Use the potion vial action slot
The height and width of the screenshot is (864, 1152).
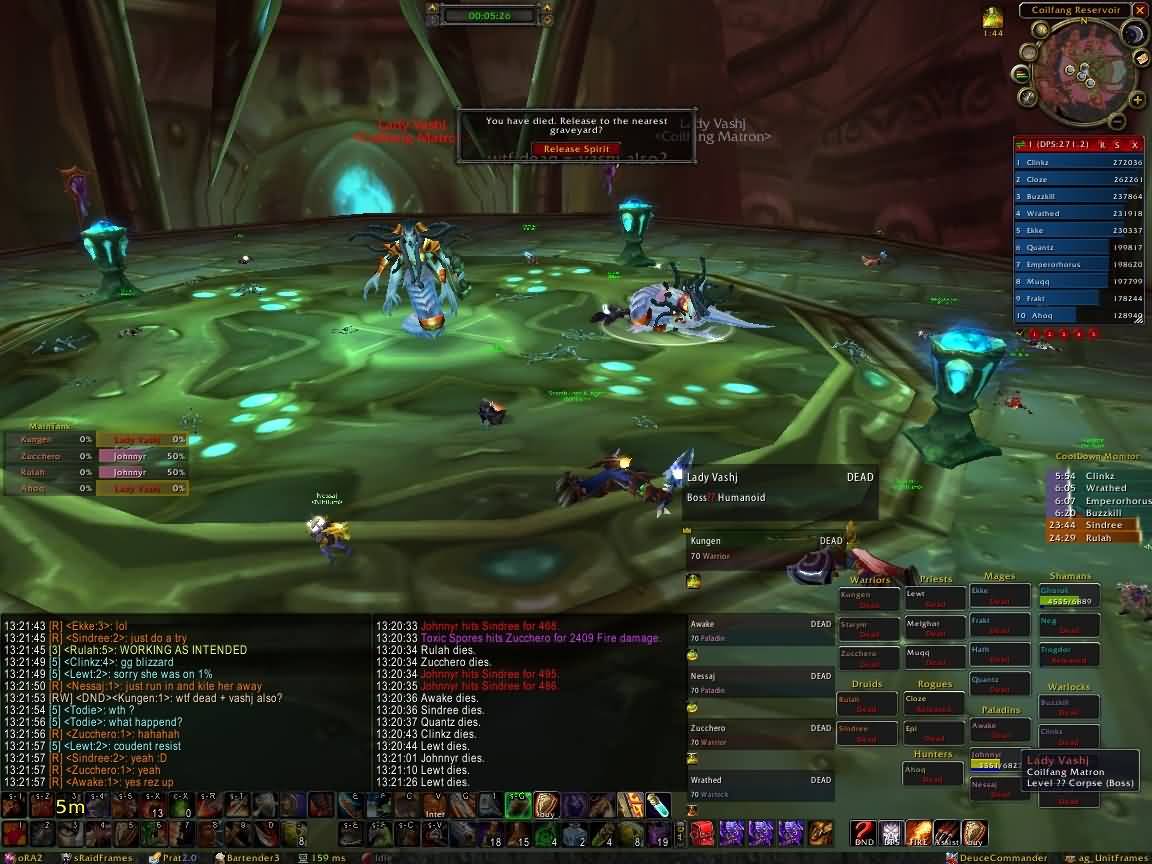click(x=657, y=804)
